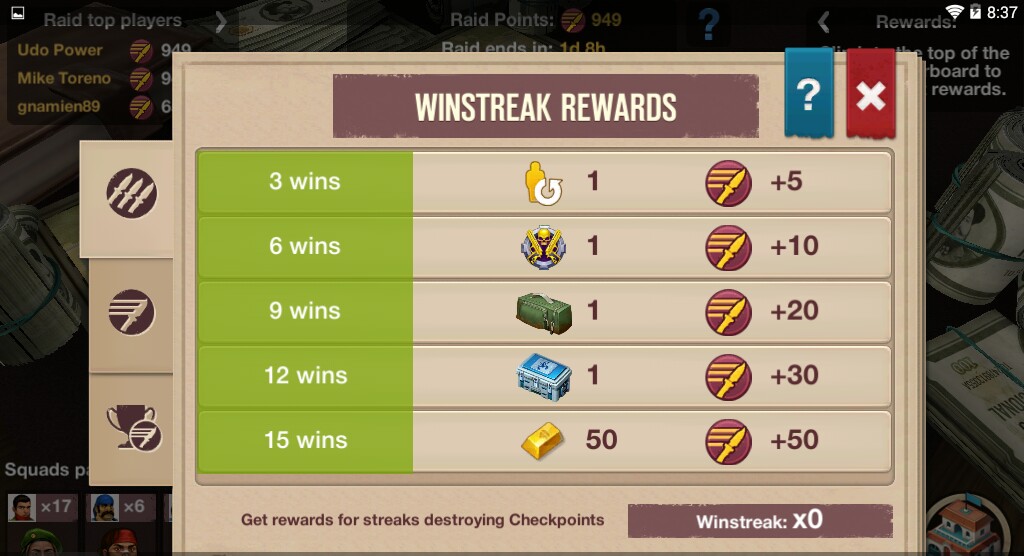This screenshot has height=556, width=1024.
Task: Tap the yellow soldier reward icon
Action: click(543, 184)
